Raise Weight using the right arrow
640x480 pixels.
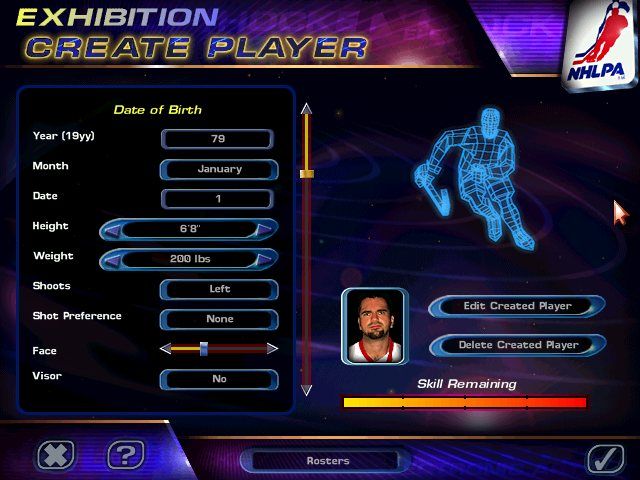tap(263, 259)
